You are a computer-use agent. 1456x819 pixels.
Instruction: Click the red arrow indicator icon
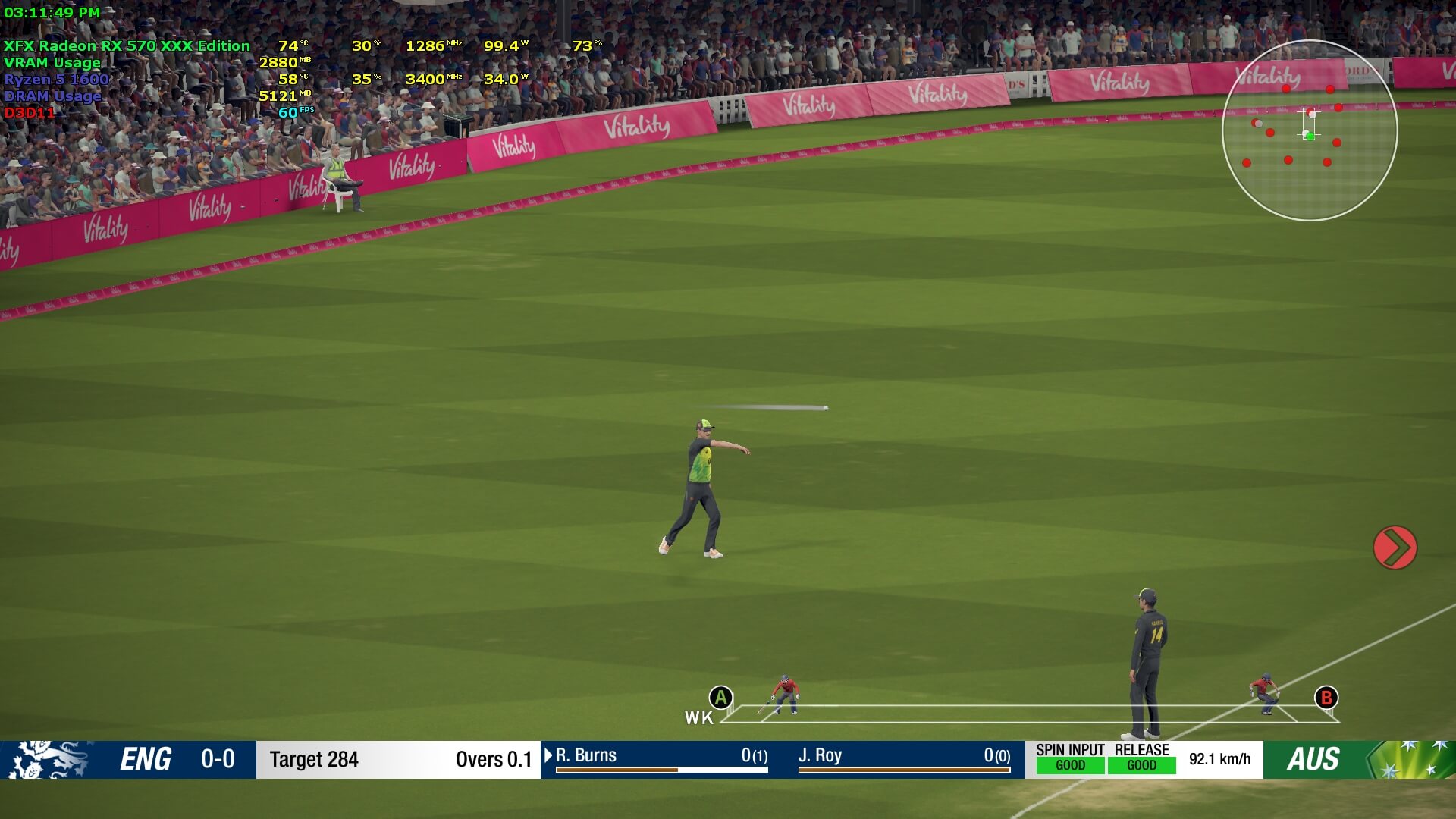1395,548
